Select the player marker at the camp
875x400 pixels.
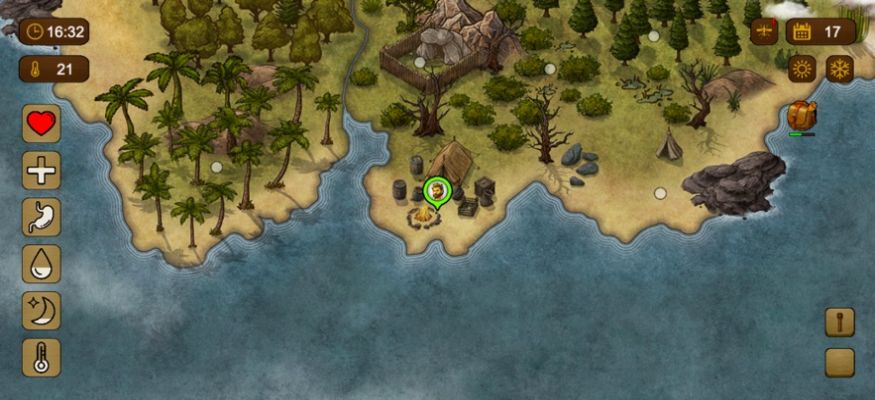coord(437,190)
